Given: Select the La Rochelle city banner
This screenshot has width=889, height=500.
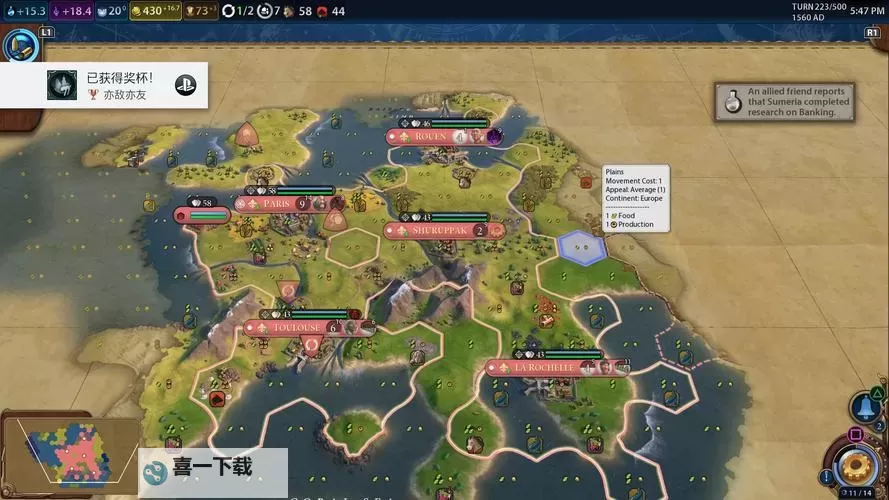Looking at the screenshot, I should pos(546,367).
